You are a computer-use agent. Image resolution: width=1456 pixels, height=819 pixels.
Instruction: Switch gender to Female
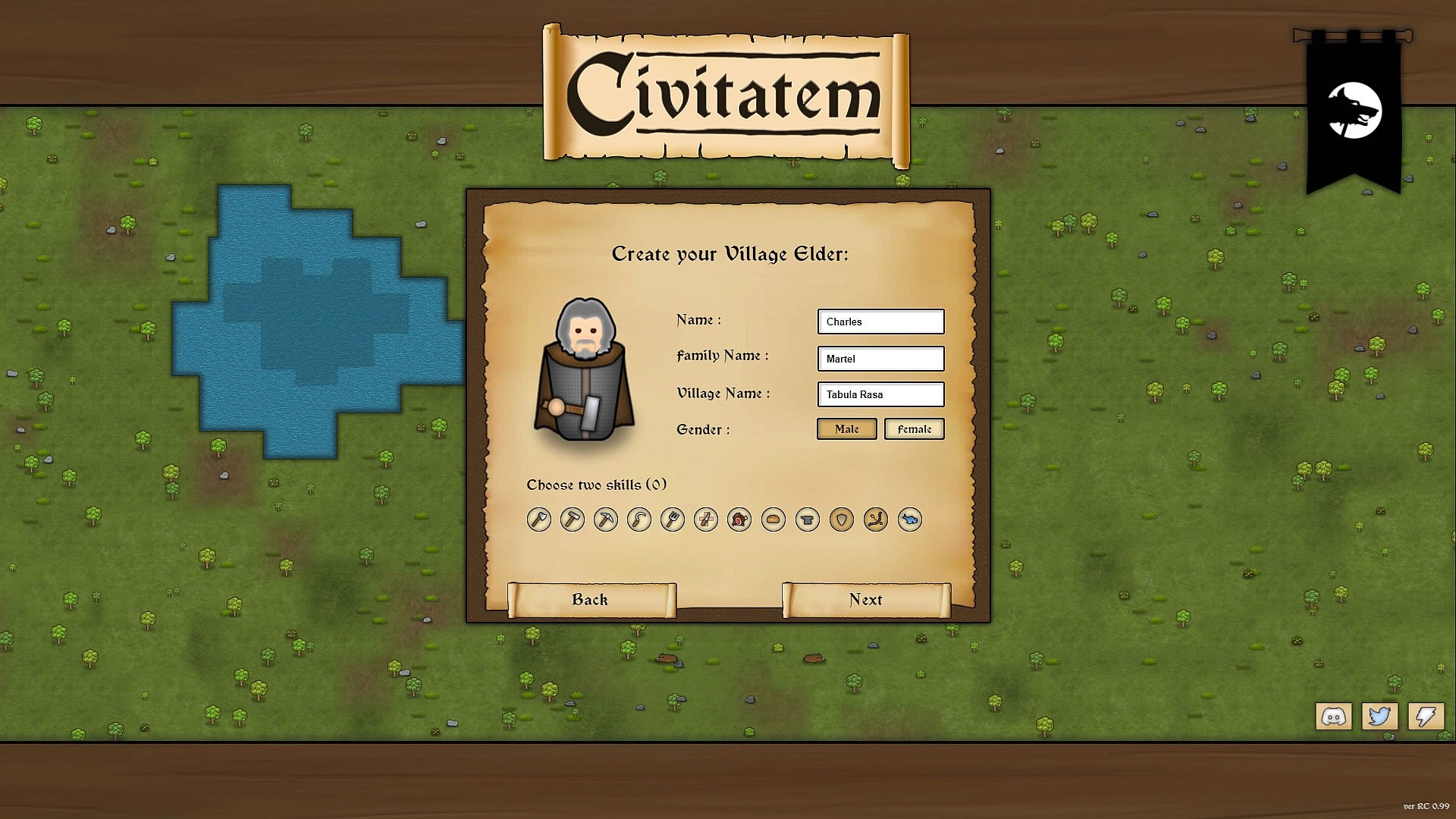(x=914, y=429)
